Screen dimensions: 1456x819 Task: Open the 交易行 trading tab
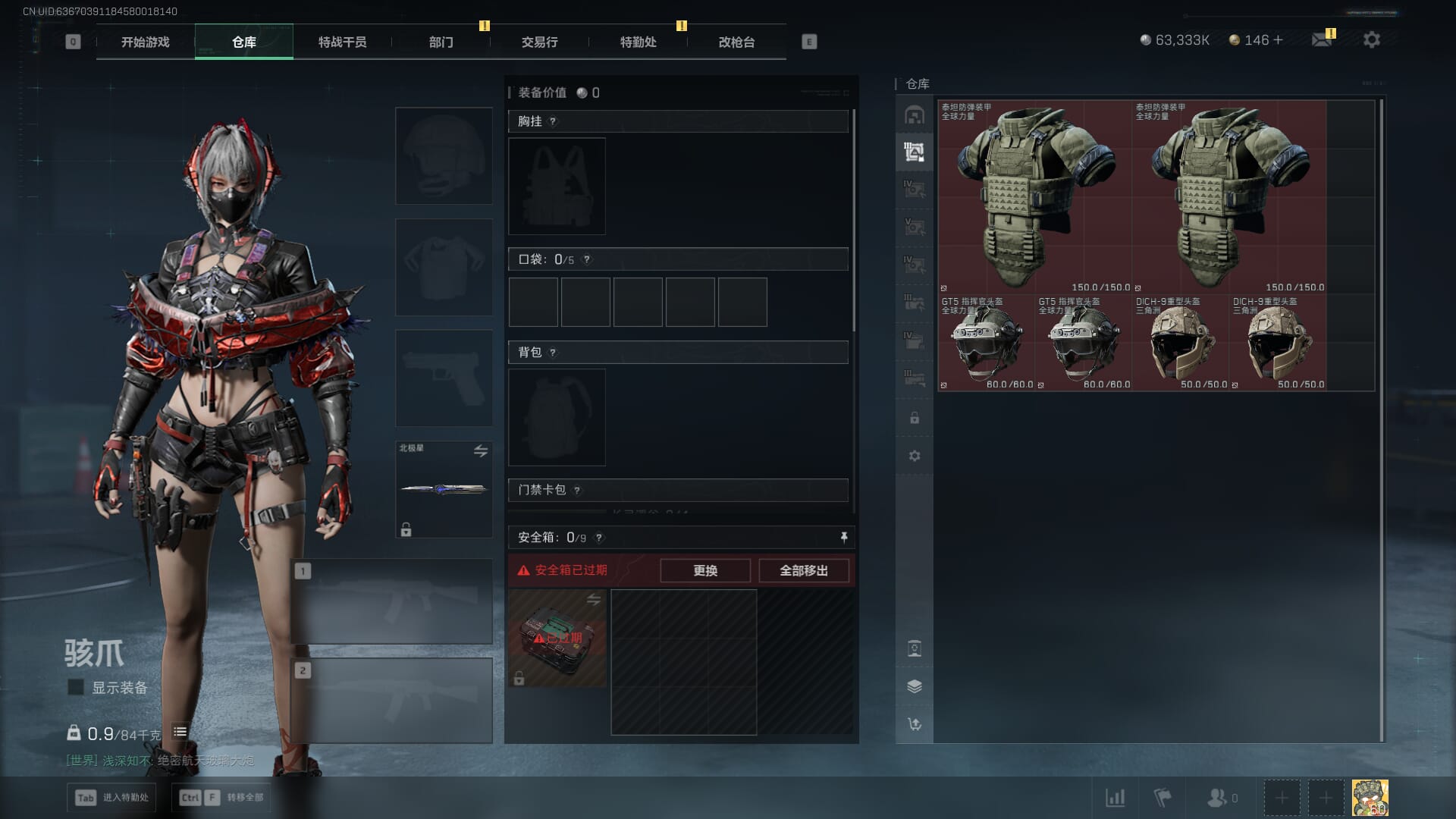click(x=539, y=42)
